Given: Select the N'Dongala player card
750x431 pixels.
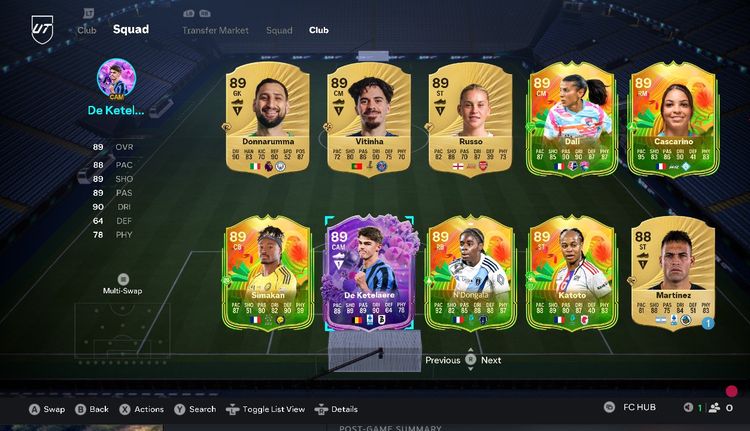Looking at the screenshot, I should [468, 272].
